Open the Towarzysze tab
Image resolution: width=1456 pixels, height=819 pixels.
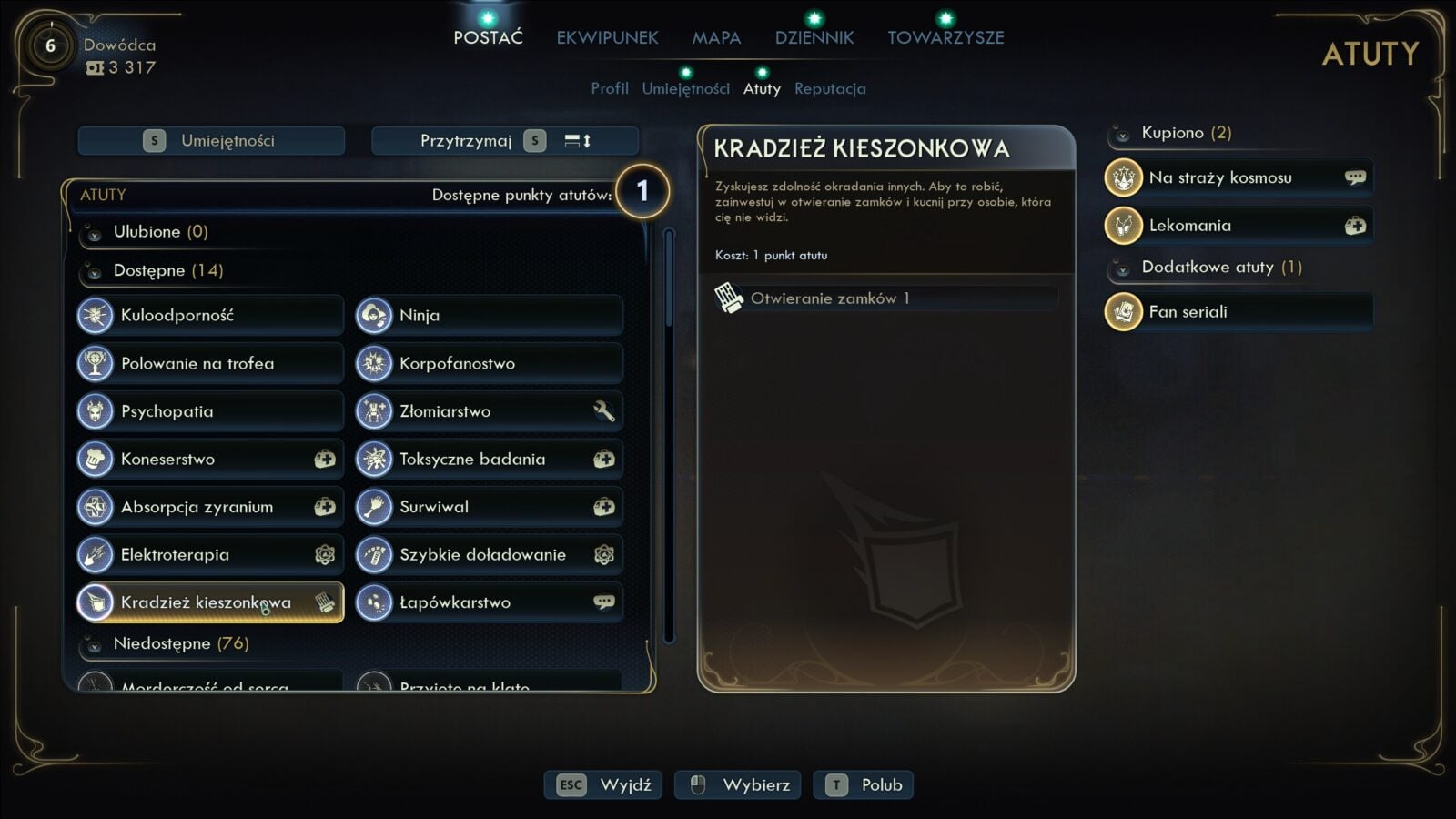click(x=945, y=37)
